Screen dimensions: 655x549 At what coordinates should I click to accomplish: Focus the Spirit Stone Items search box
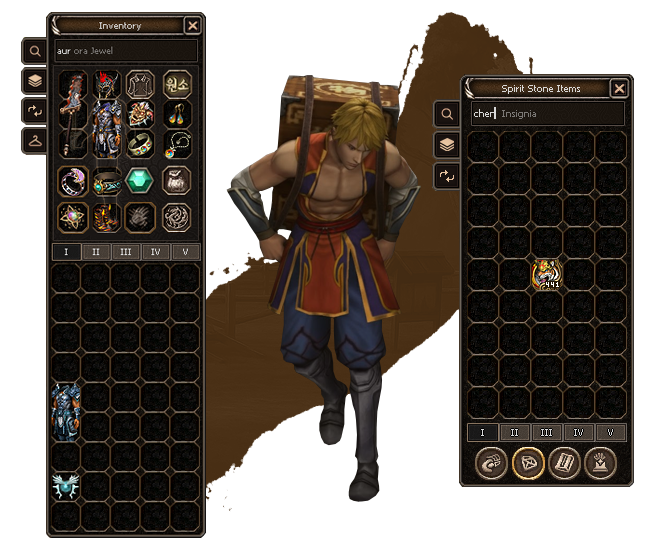(x=547, y=114)
